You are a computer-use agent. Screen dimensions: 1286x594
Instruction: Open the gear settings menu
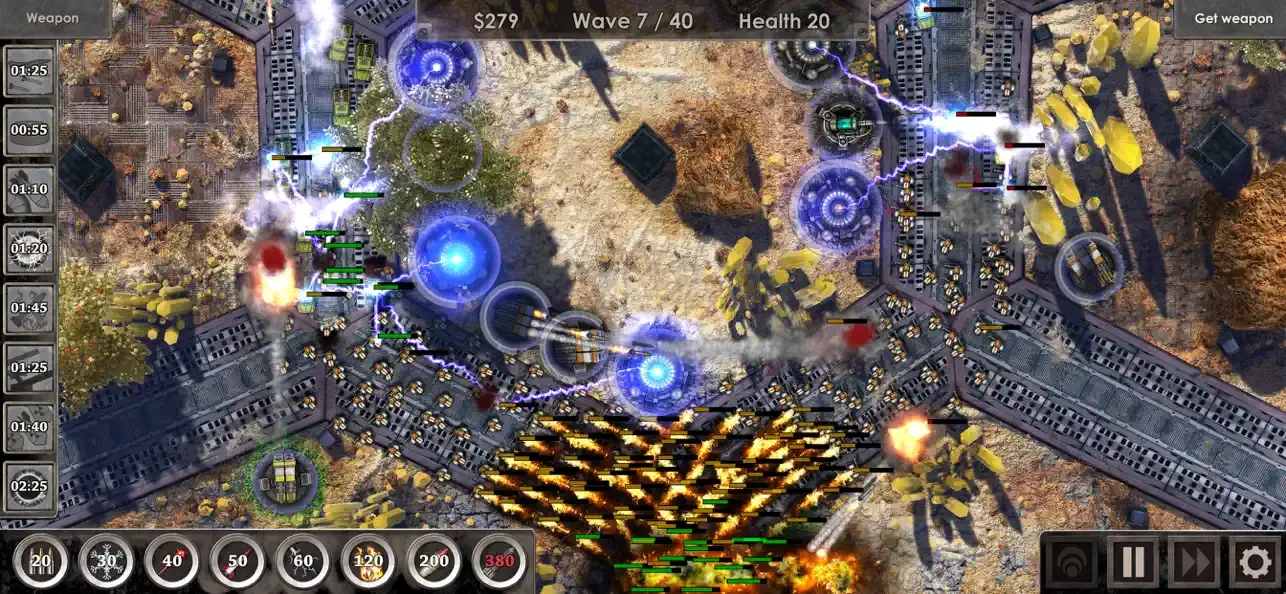point(1255,562)
